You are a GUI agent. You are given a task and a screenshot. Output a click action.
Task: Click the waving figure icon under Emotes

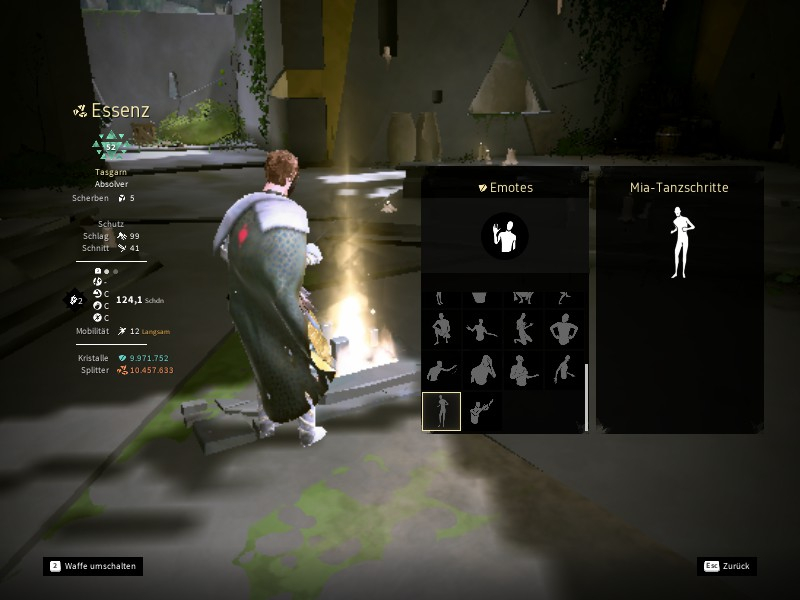point(504,236)
